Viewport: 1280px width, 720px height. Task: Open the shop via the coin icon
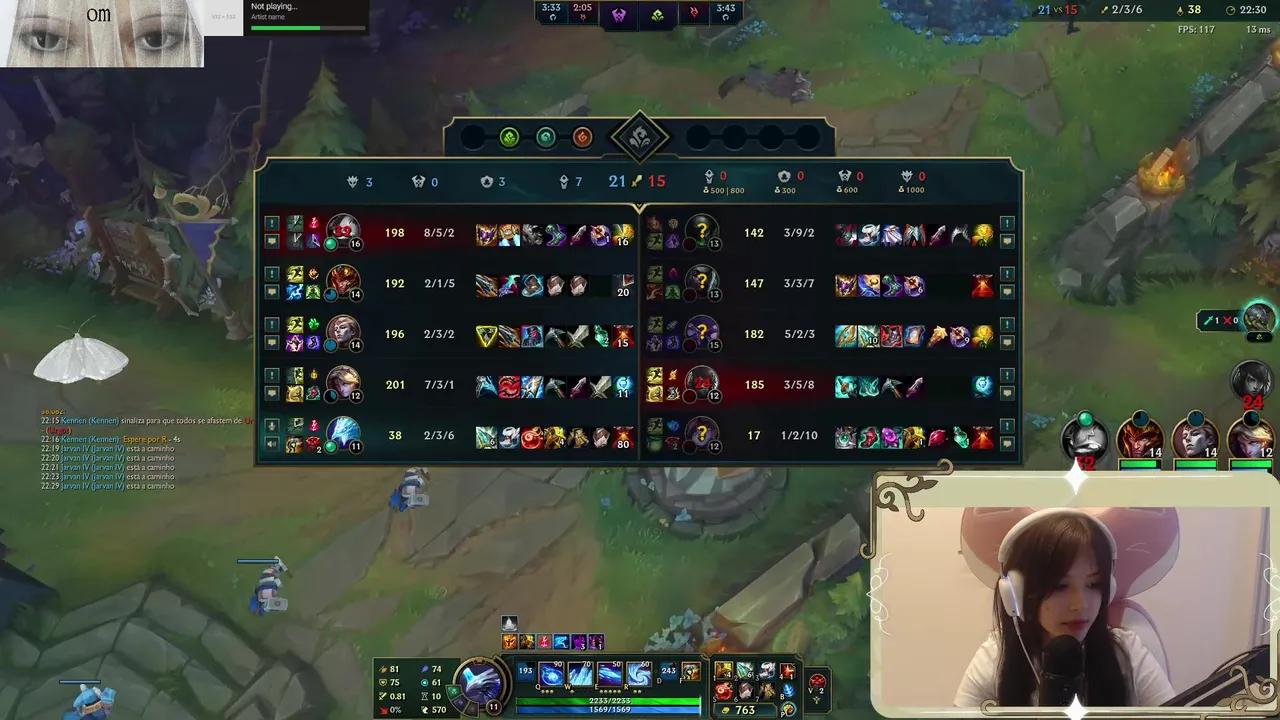pyautogui.click(x=788, y=708)
